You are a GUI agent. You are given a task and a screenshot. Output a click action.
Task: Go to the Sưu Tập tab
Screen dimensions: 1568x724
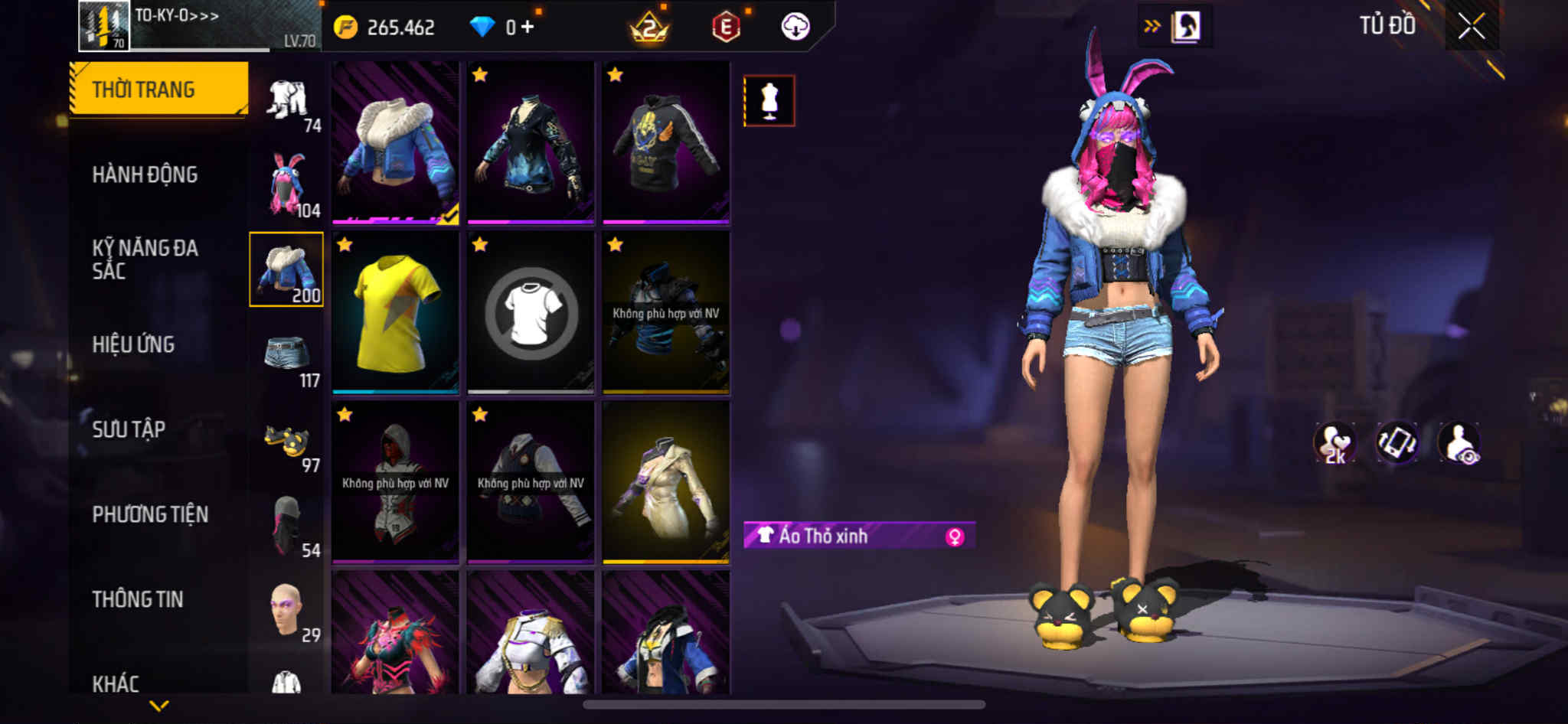coord(129,429)
